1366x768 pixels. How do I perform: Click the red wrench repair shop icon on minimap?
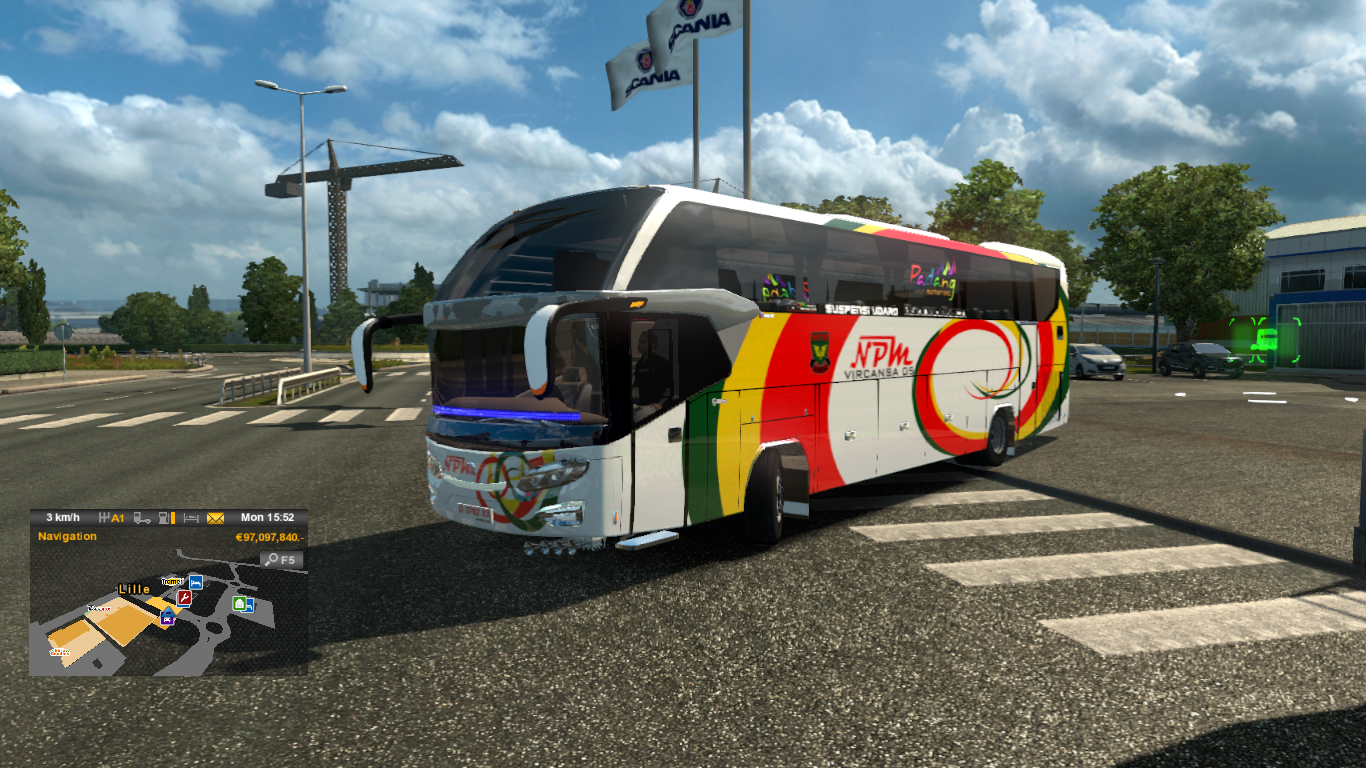pos(184,598)
